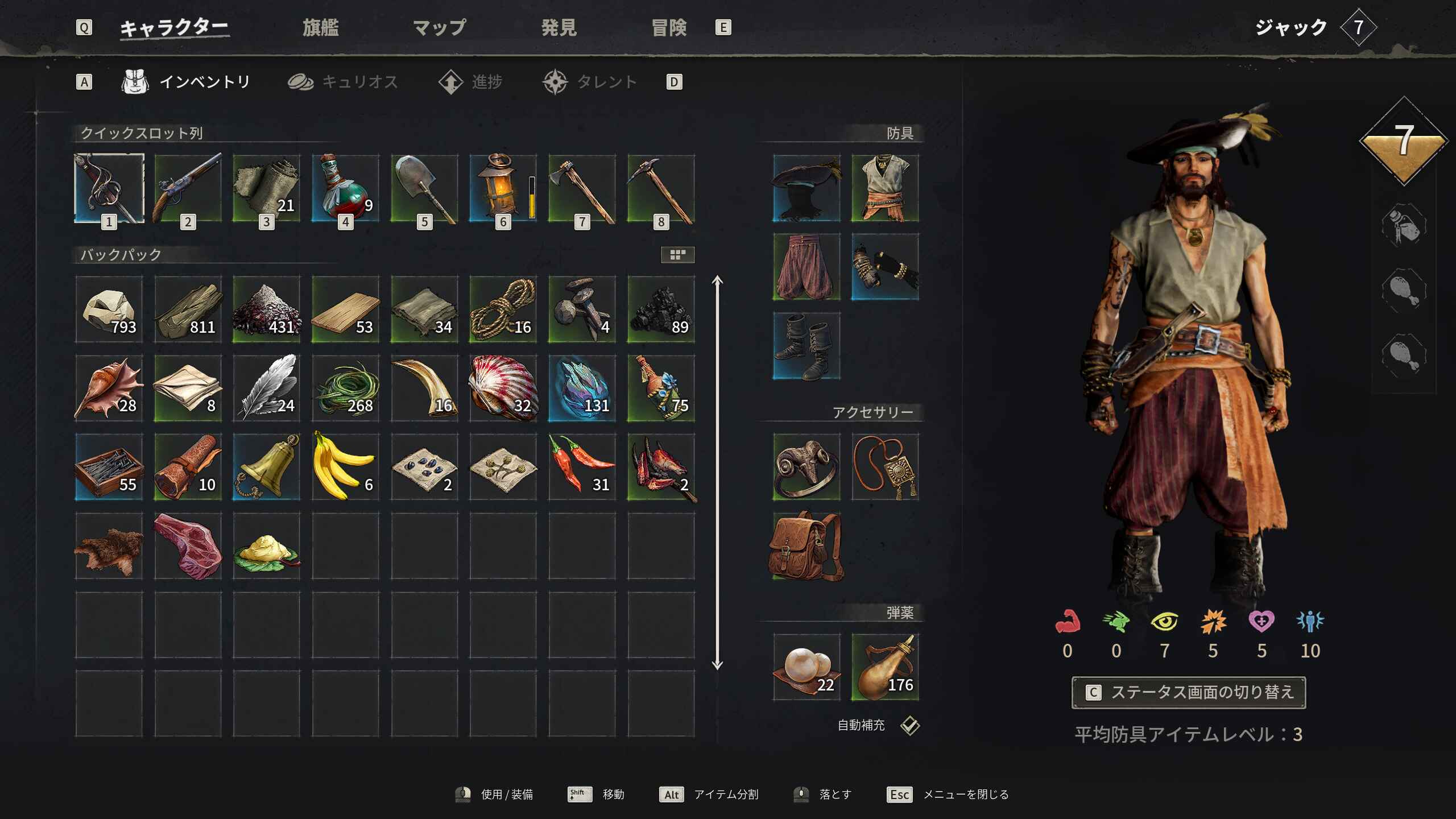Choose the red chili peppers stack

tap(582, 467)
